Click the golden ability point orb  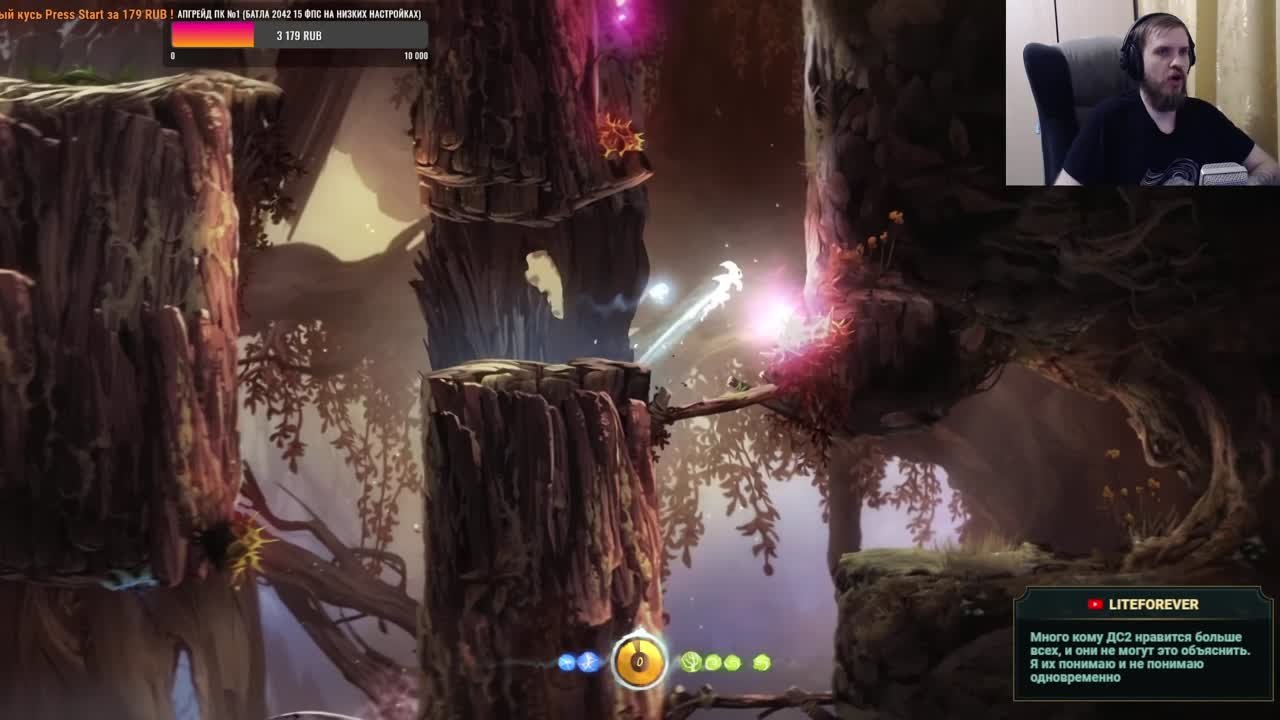point(639,661)
